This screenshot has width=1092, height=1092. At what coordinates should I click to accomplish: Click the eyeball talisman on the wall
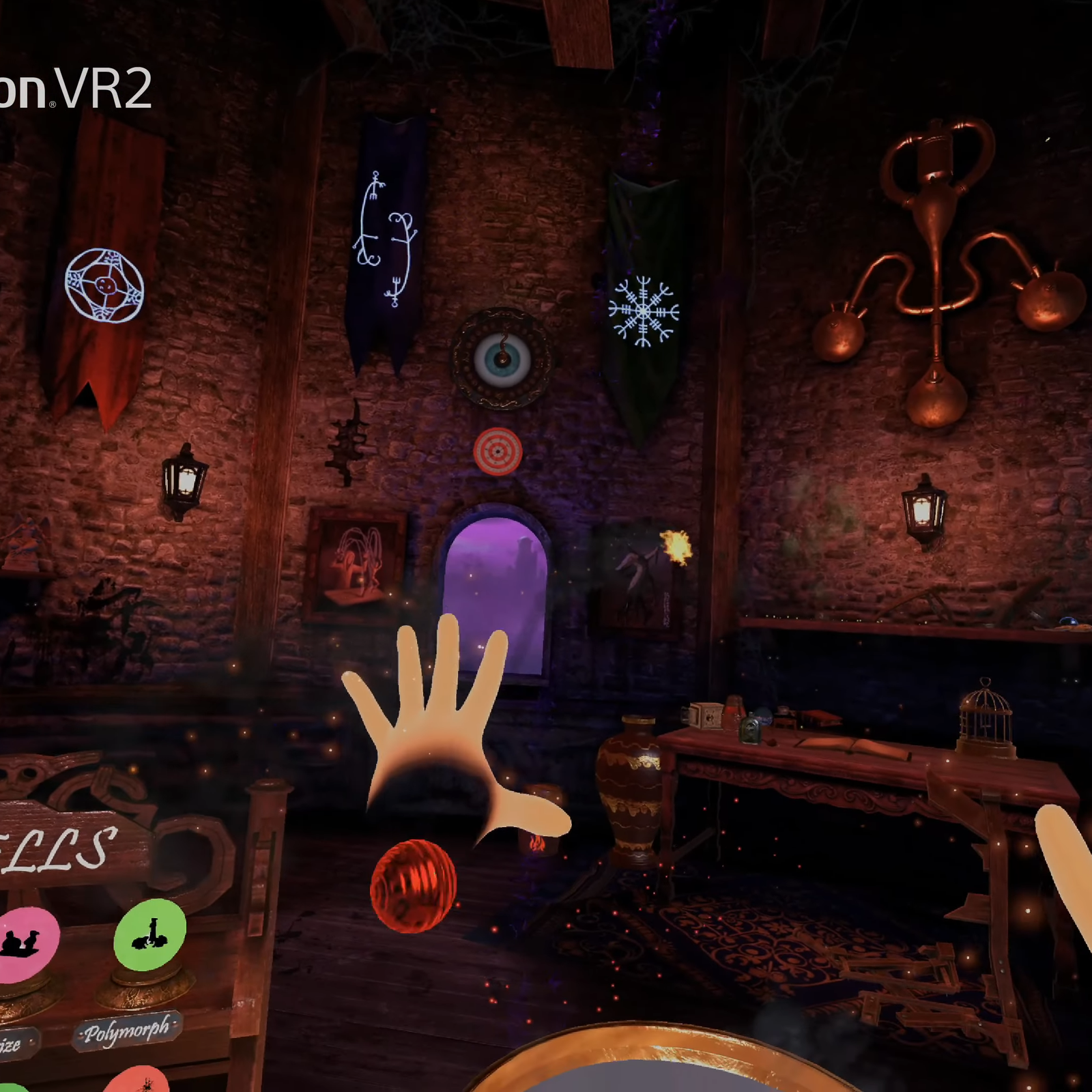502,358
